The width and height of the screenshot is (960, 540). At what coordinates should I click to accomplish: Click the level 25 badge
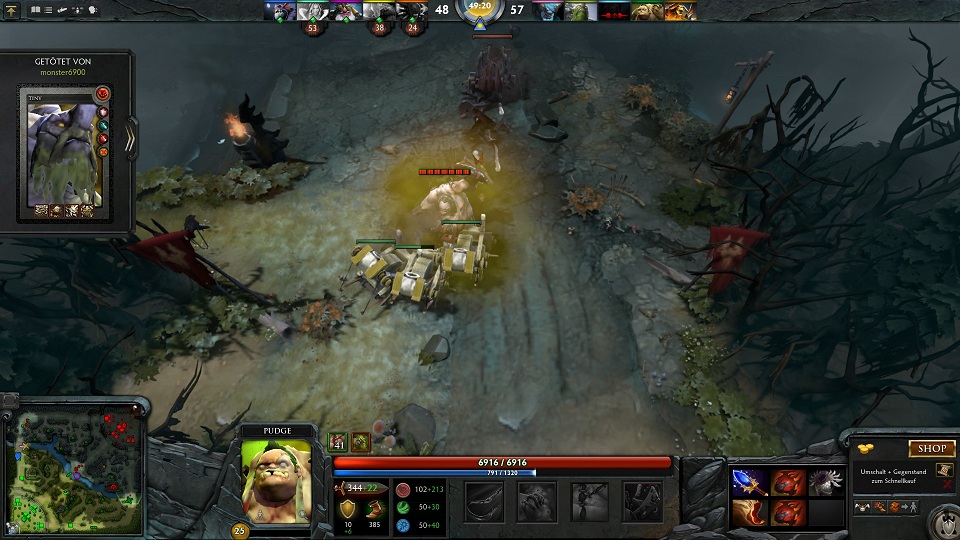click(240, 530)
